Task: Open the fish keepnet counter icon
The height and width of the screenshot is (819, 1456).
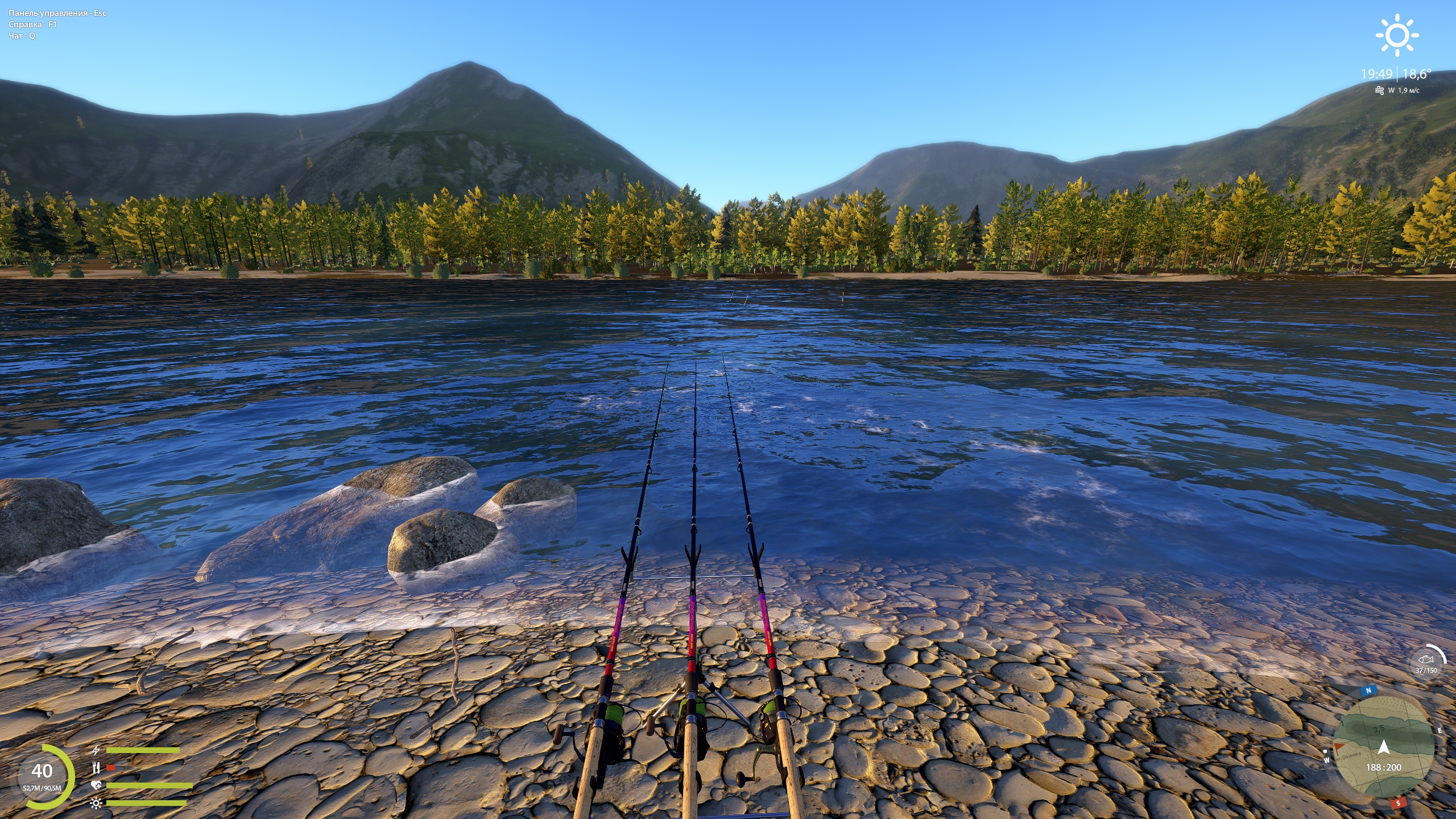Action: click(1426, 660)
